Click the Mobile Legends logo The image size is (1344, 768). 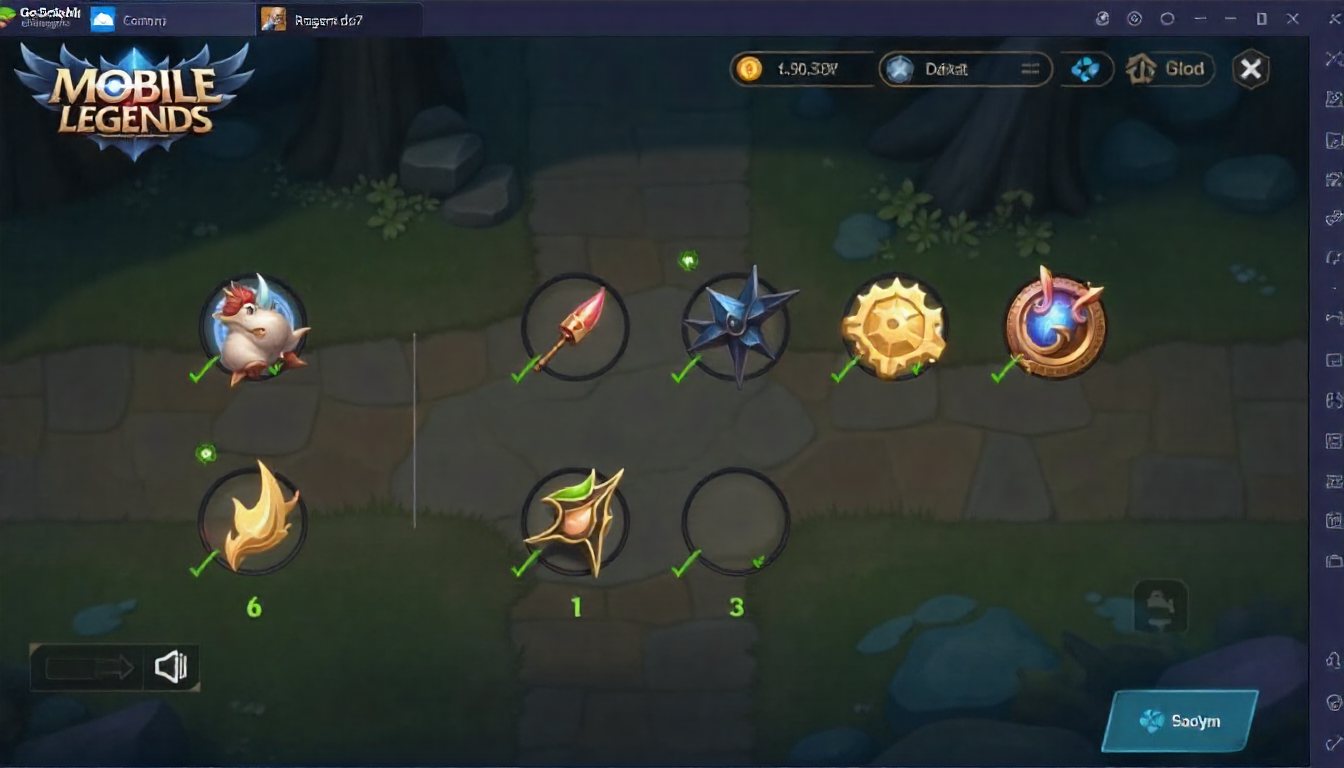pos(133,100)
